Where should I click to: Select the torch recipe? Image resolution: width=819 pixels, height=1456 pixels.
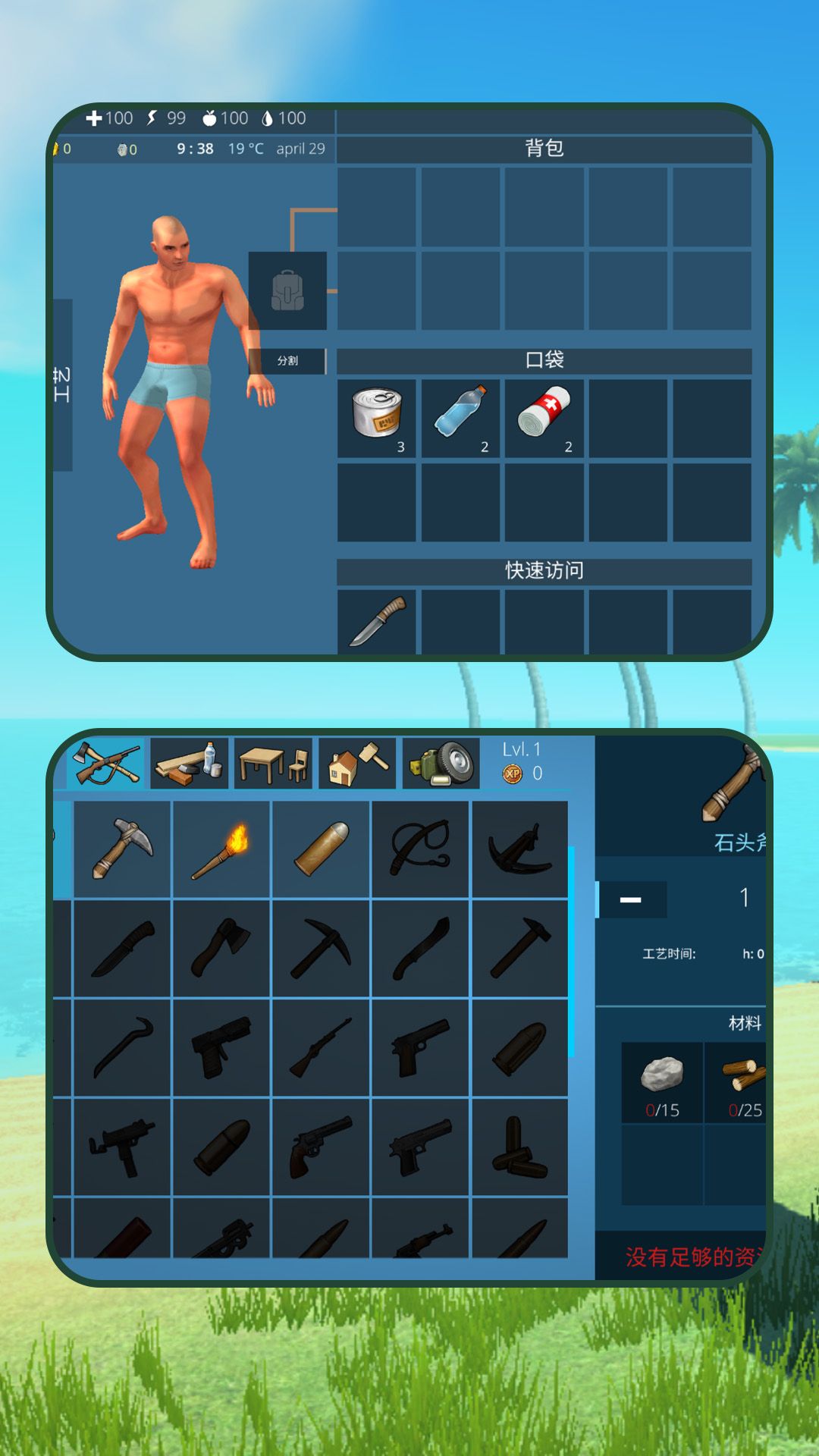(x=221, y=849)
